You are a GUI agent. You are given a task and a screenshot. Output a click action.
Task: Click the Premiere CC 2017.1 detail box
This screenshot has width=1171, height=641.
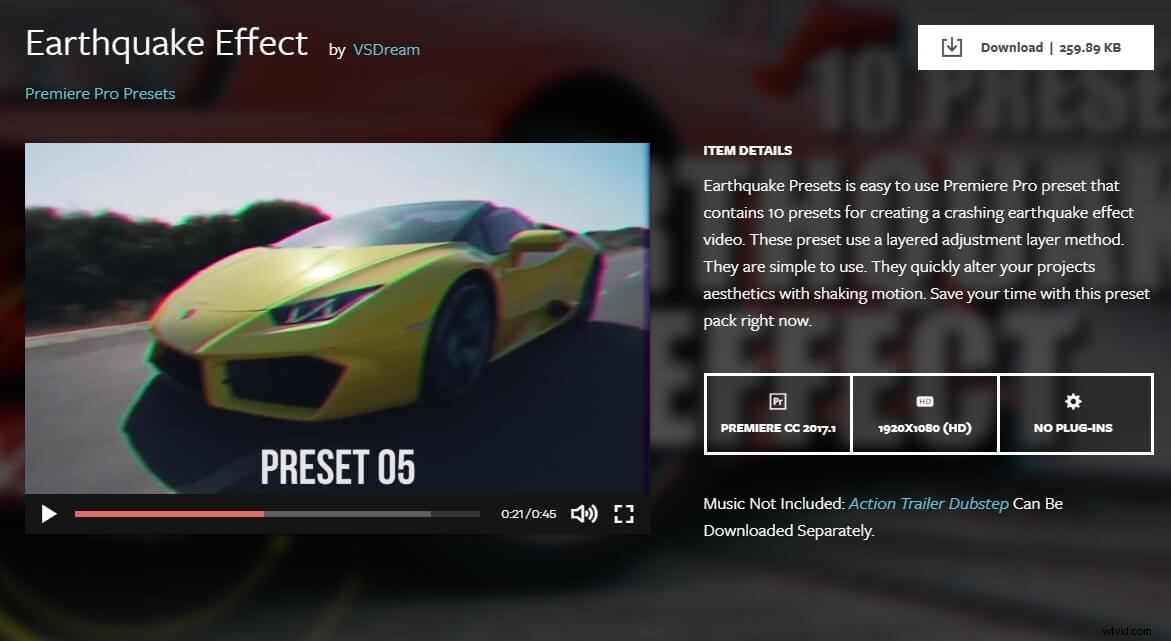pos(778,414)
